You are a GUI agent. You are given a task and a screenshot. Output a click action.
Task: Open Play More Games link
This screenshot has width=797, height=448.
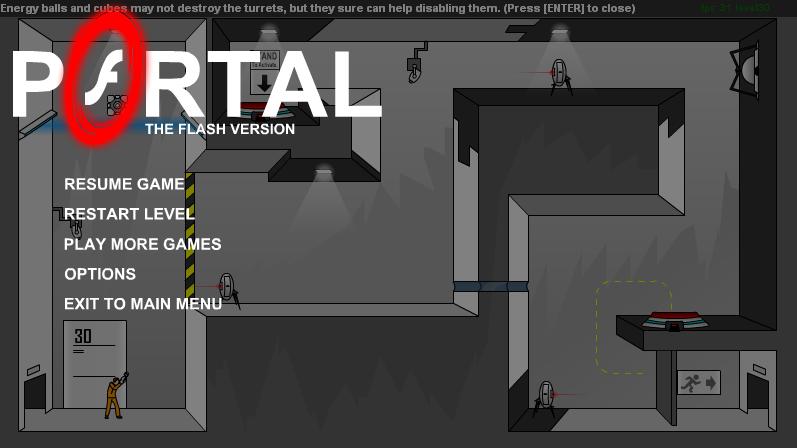click(x=142, y=244)
